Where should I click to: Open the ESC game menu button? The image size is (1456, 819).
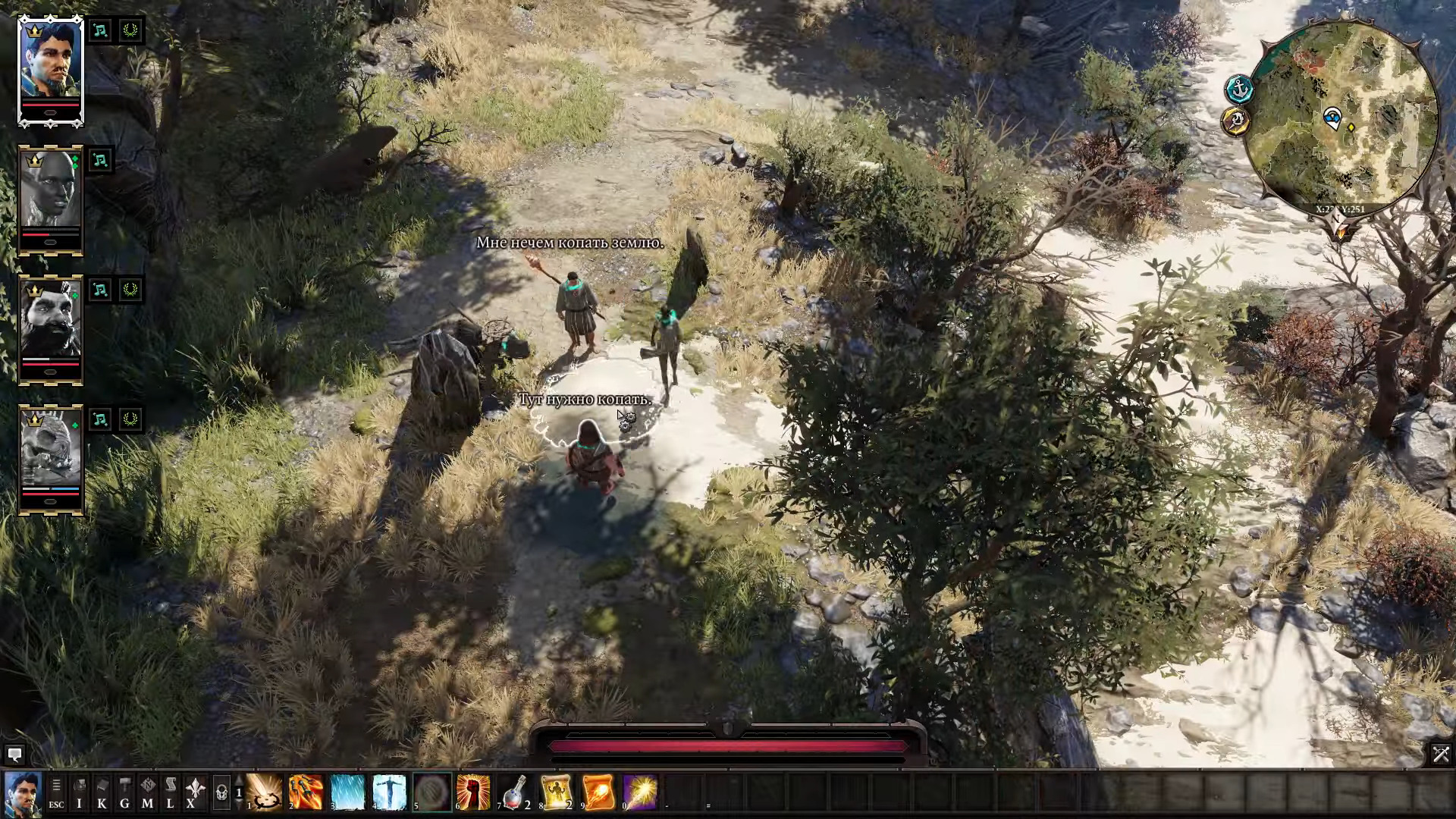pos(56,792)
